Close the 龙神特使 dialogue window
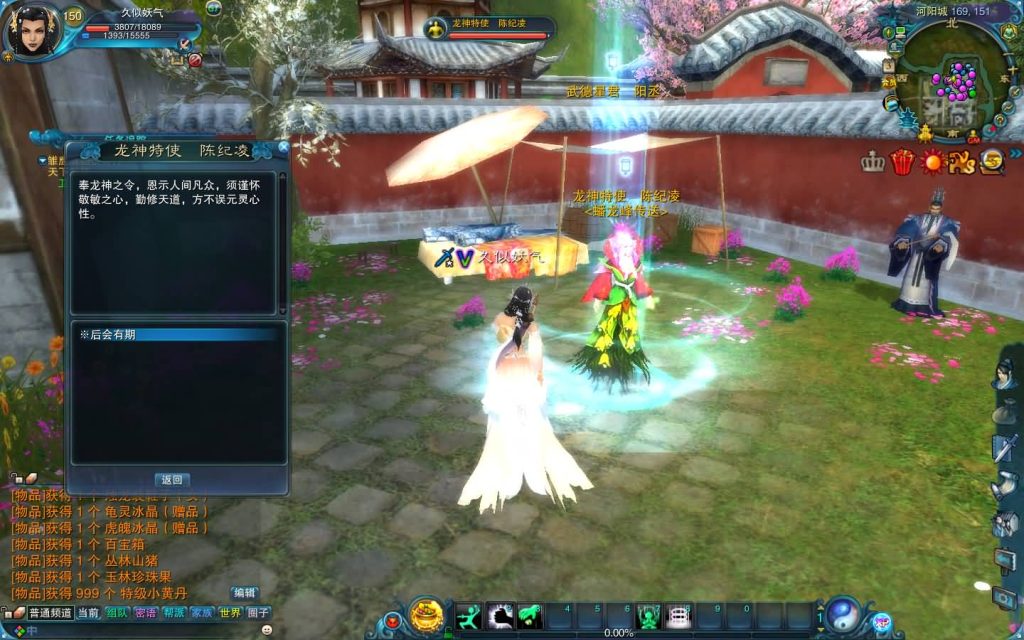The width and height of the screenshot is (1024, 640). [283, 148]
